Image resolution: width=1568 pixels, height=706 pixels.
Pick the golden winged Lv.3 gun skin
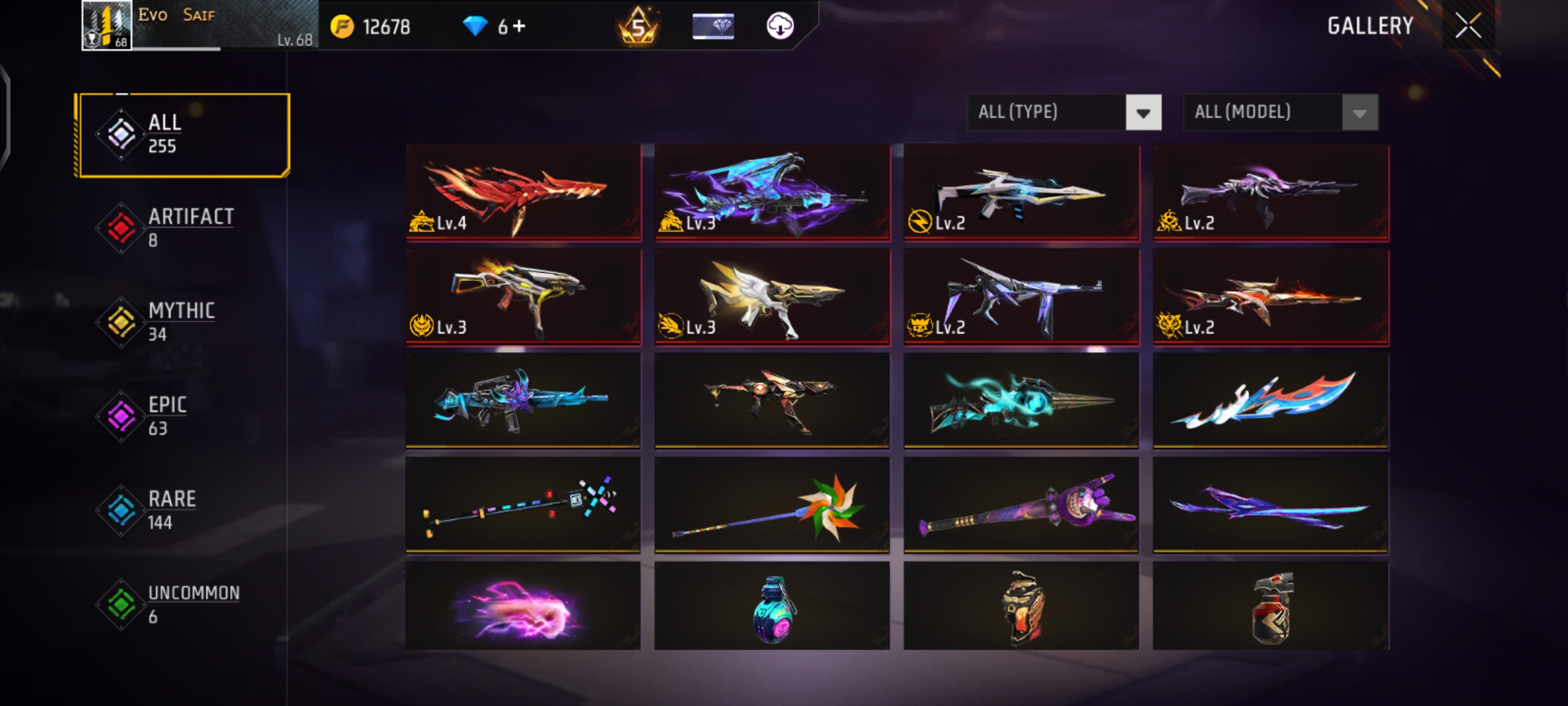(772, 297)
